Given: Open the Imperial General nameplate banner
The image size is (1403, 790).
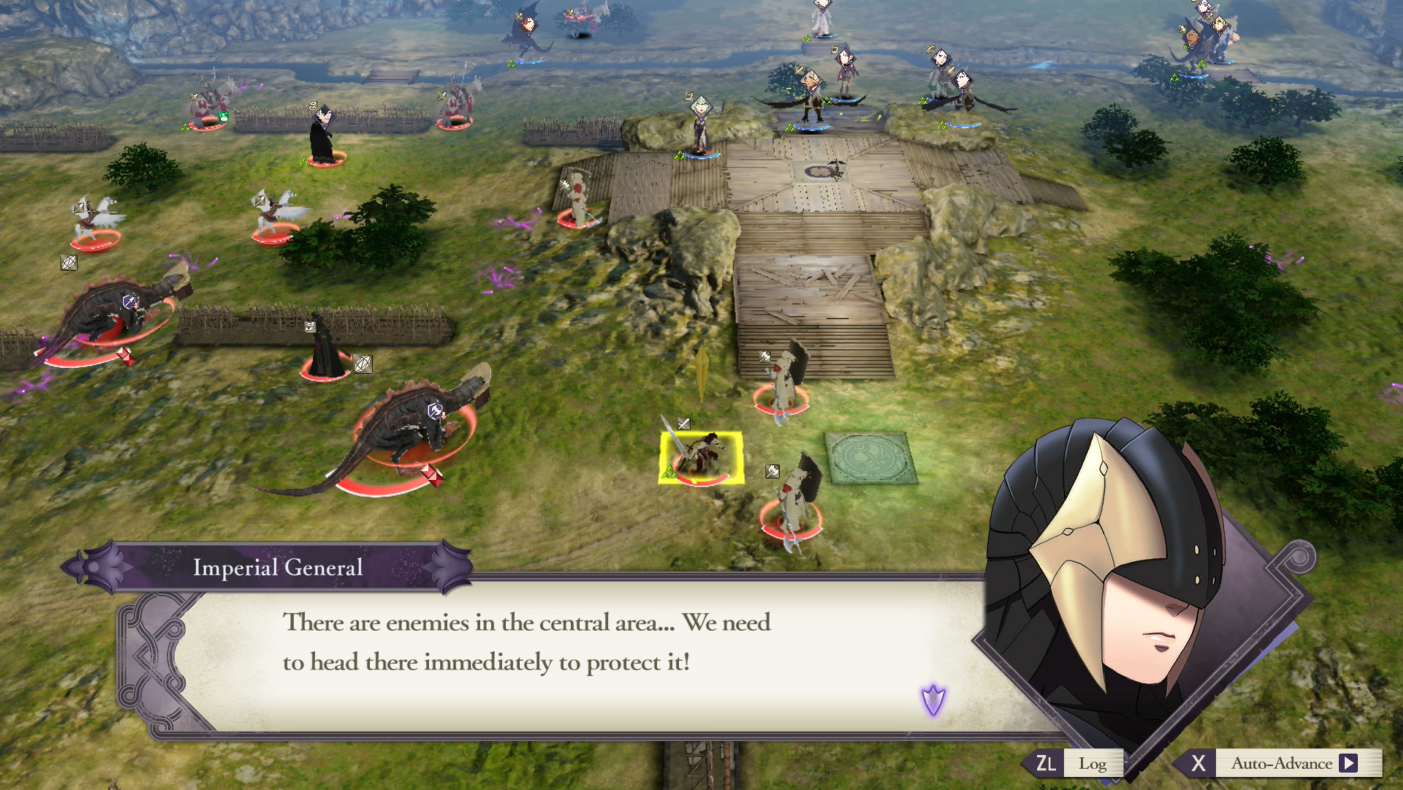Looking at the screenshot, I should point(278,567).
